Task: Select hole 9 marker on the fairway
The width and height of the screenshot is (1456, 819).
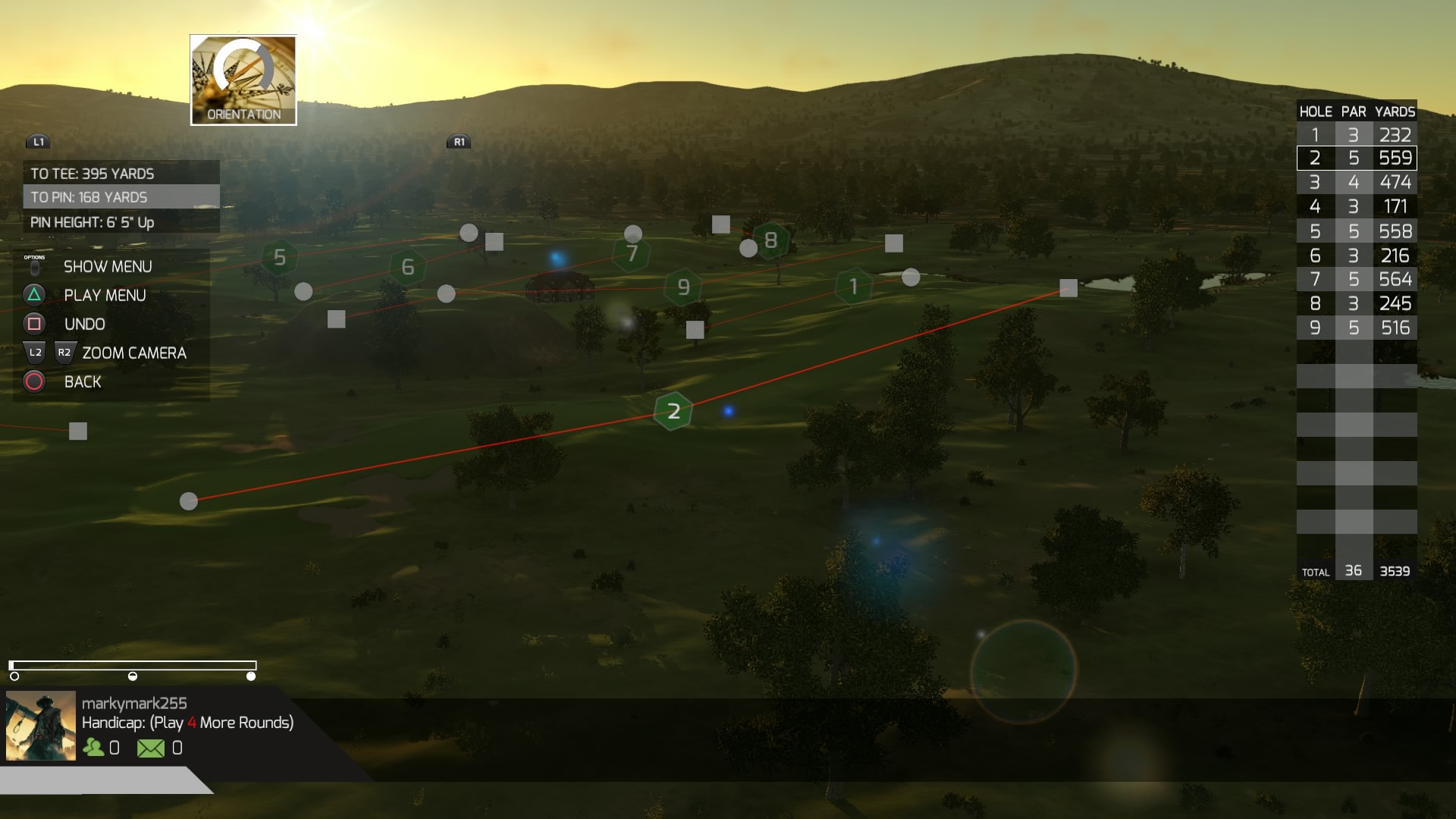Action: tap(683, 286)
